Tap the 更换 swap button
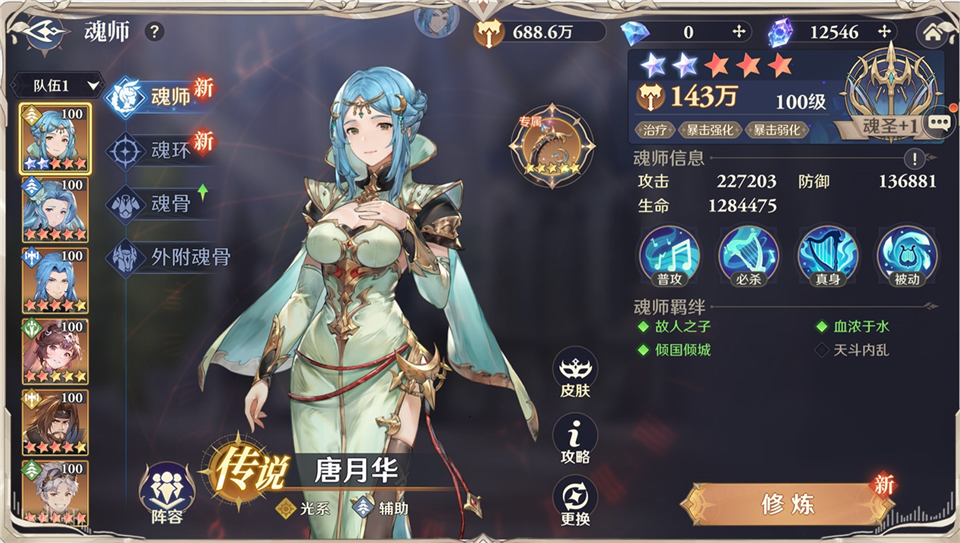 pyautogui.click(x=575, y=503)
